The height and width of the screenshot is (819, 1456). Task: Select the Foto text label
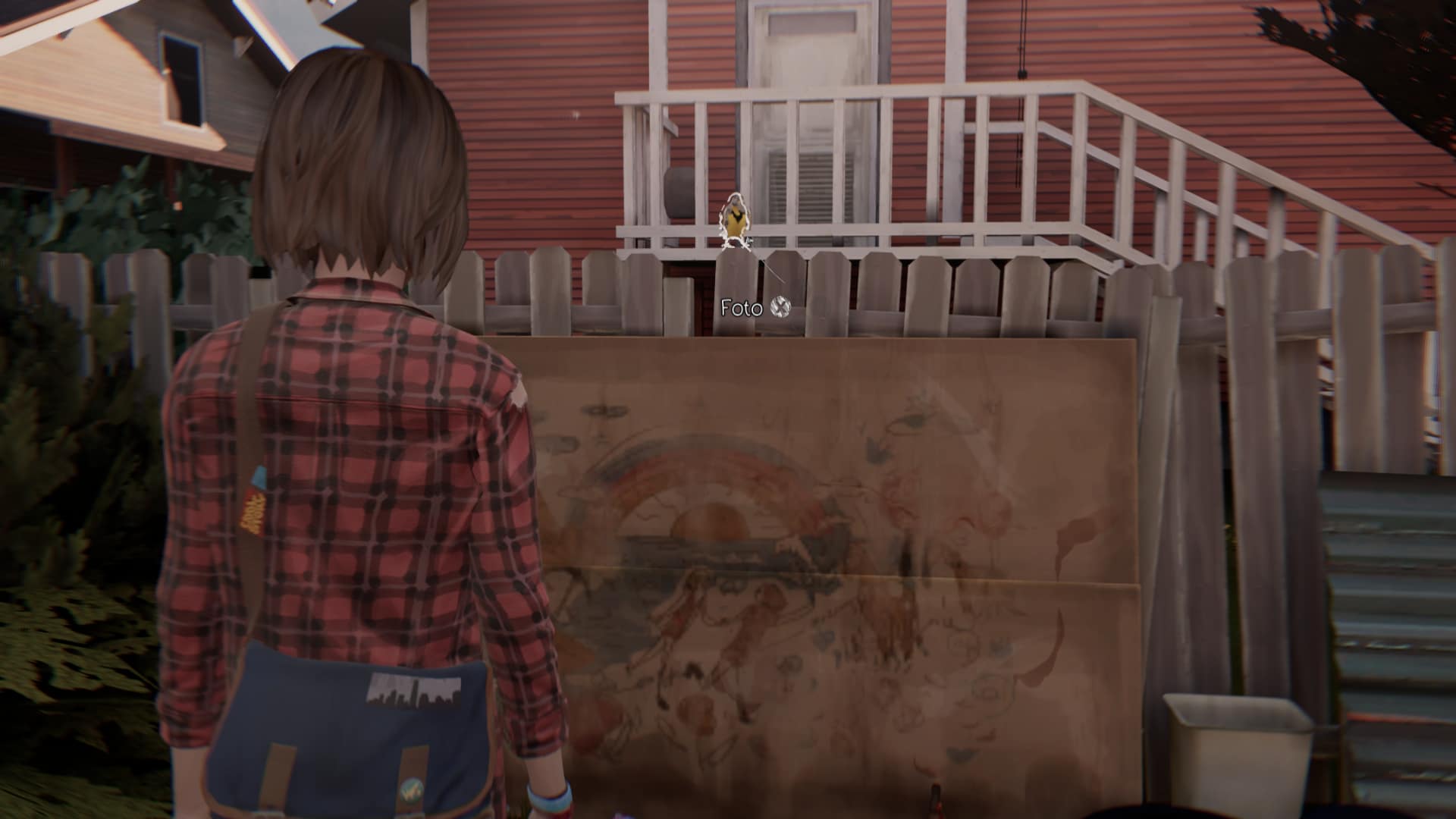tap(742, 308)
